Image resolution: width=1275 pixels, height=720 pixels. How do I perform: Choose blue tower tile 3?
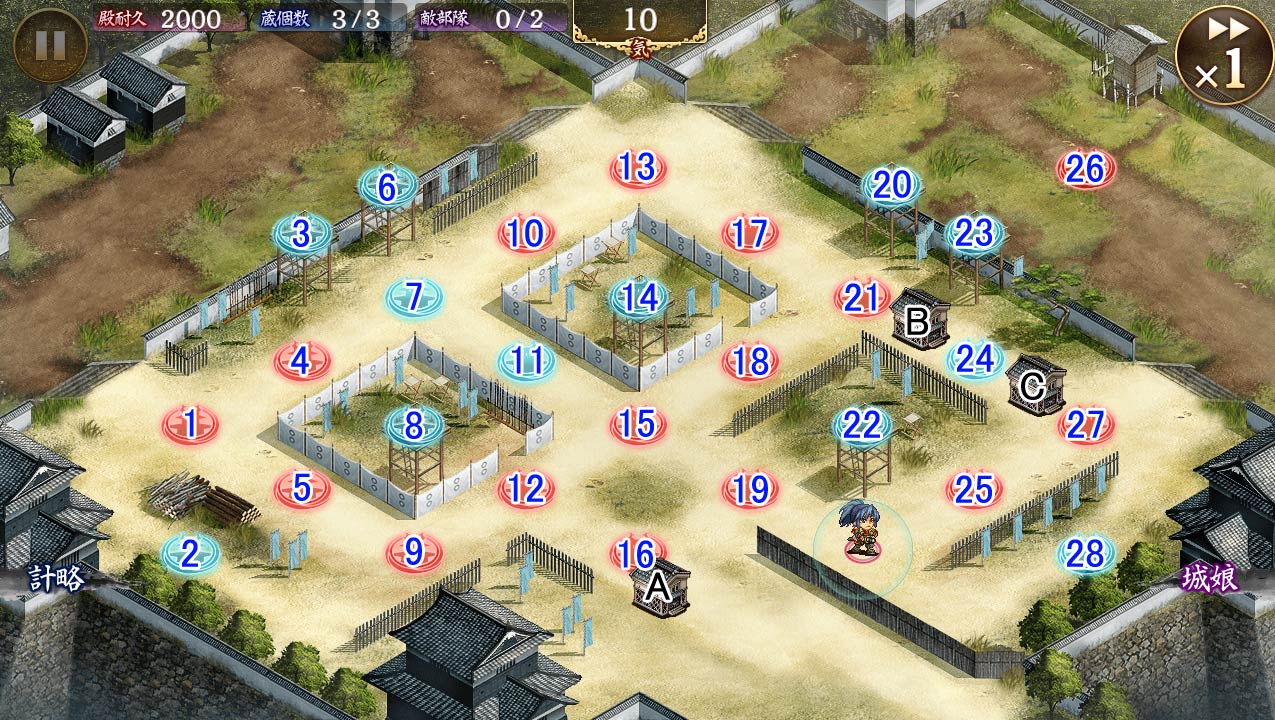[x=302, y=234]
